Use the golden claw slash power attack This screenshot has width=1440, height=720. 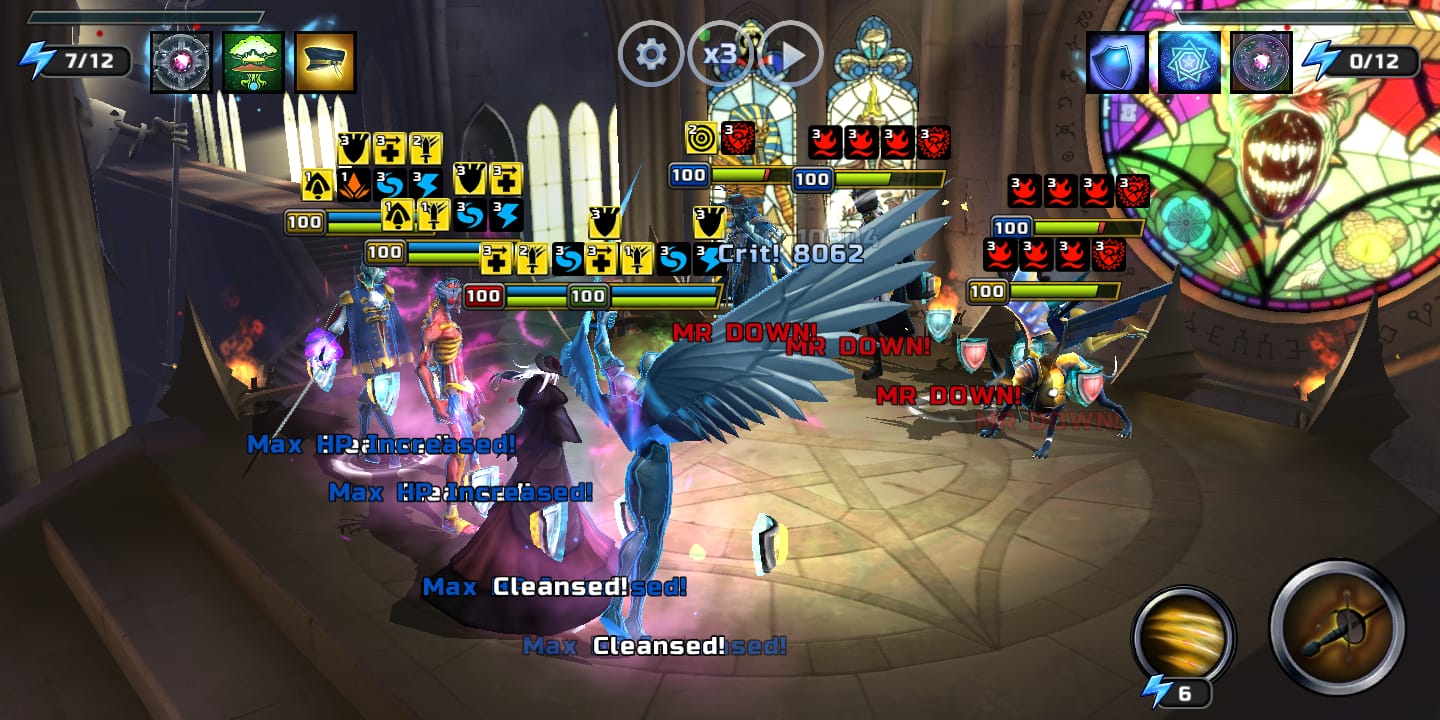click(1184, 636)
